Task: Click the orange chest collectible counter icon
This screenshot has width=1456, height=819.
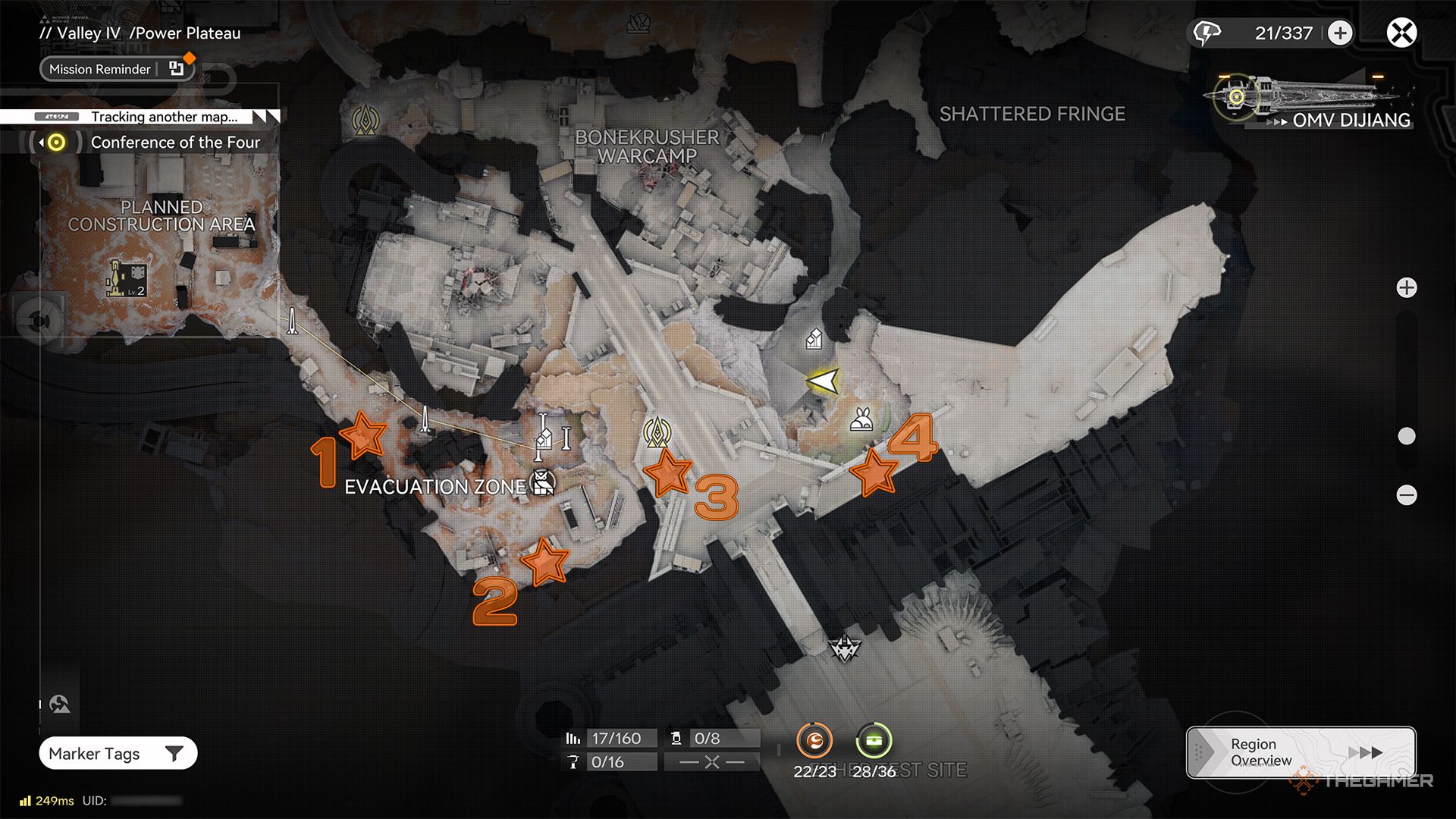Action: [814, 741]
